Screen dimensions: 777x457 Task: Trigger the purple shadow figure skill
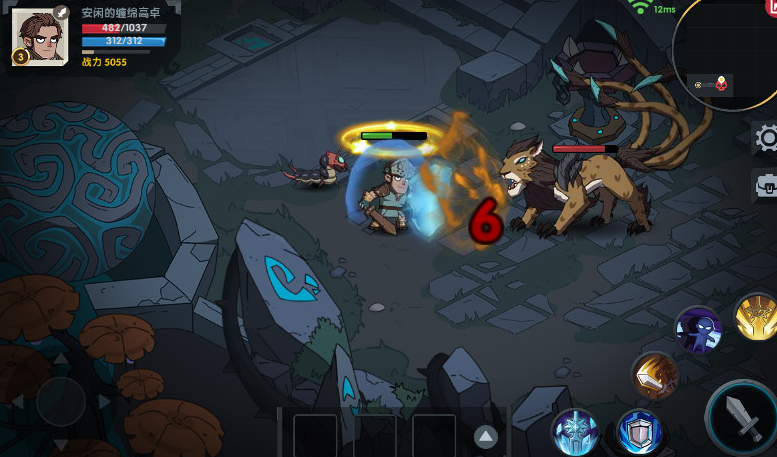coord(697,329)
